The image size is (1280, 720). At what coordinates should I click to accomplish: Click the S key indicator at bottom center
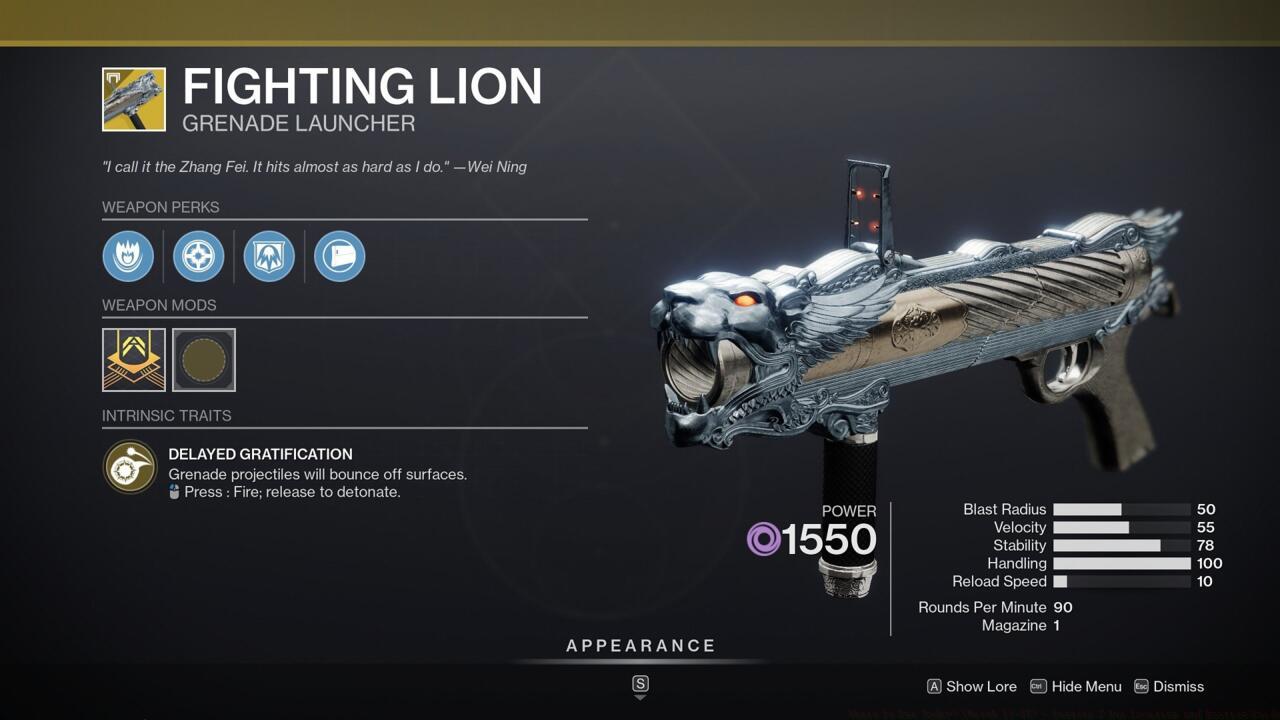click(x=639, y=686)
